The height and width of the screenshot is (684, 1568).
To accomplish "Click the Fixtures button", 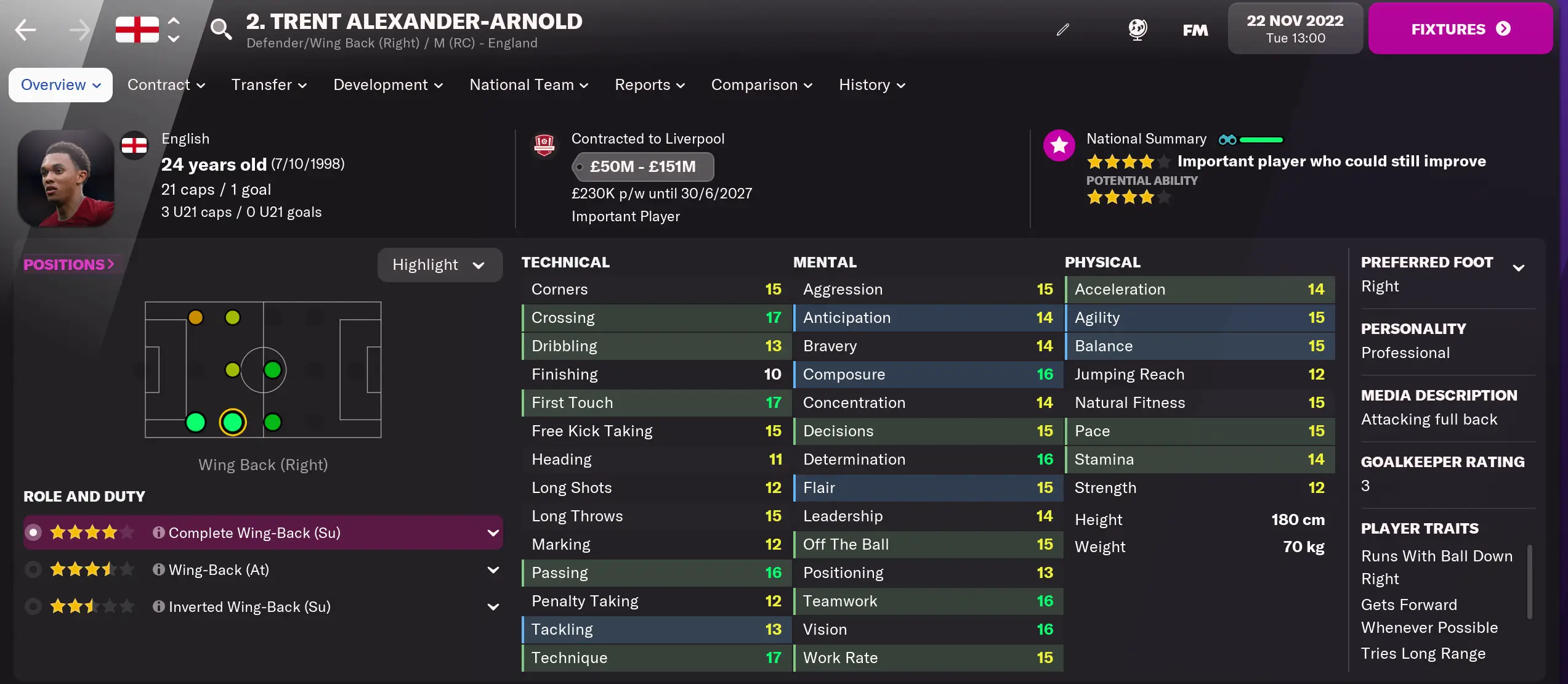I will click(1460, 28).
